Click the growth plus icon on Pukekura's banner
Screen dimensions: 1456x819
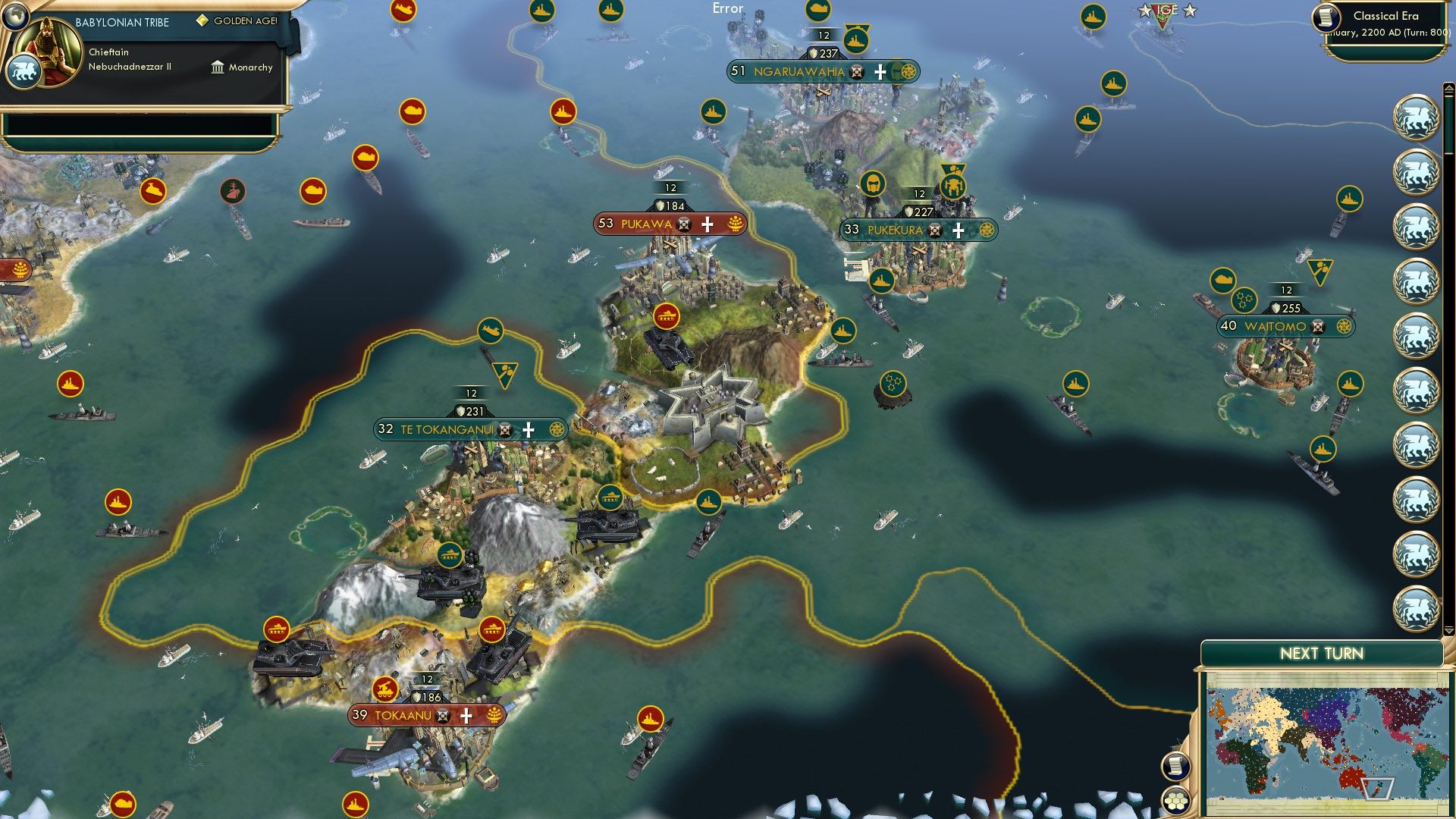click(x=958, y=230)
